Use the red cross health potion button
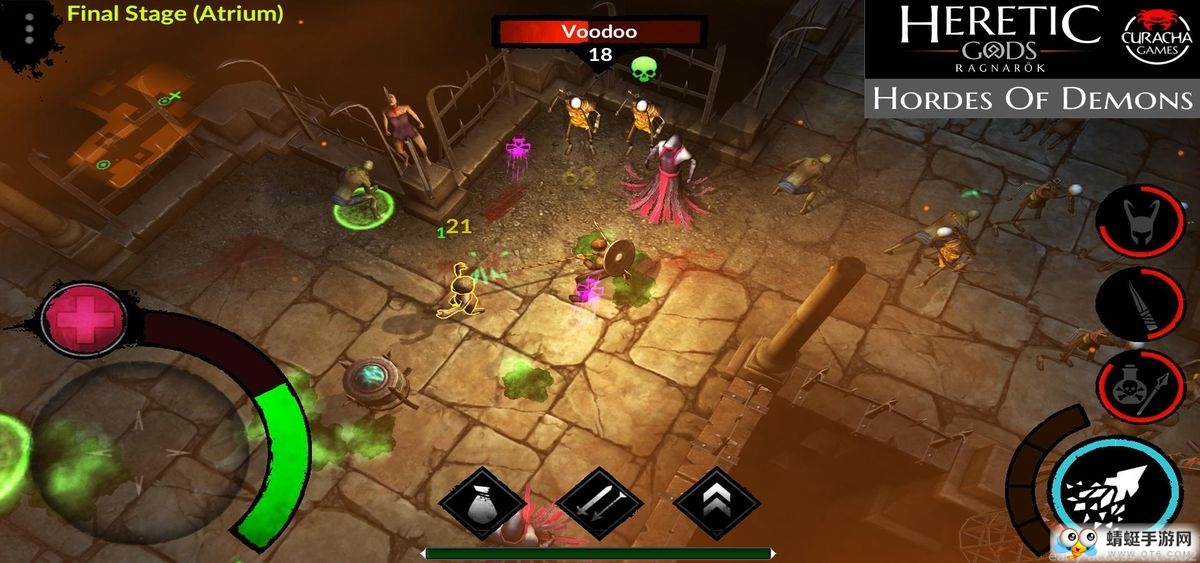The width and height of the screenshot is (1200, 563). pos(84,319)
